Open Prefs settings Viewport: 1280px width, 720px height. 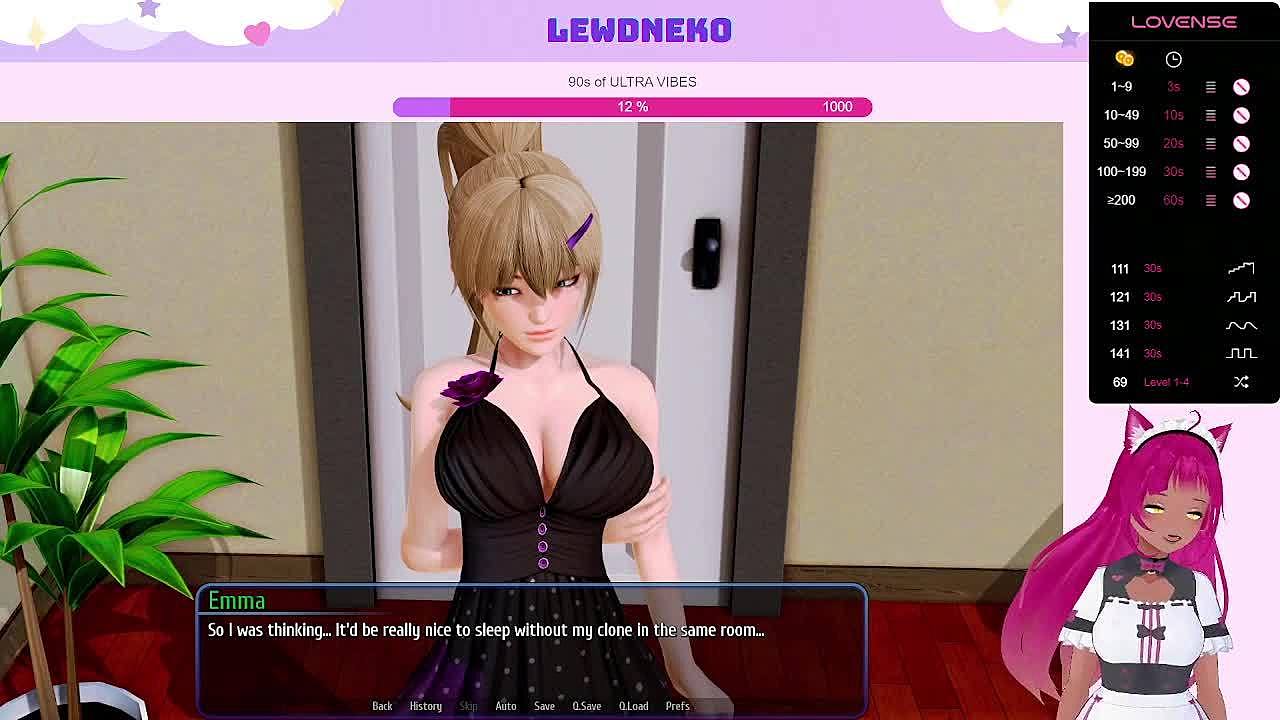click(x=677, y=706)
